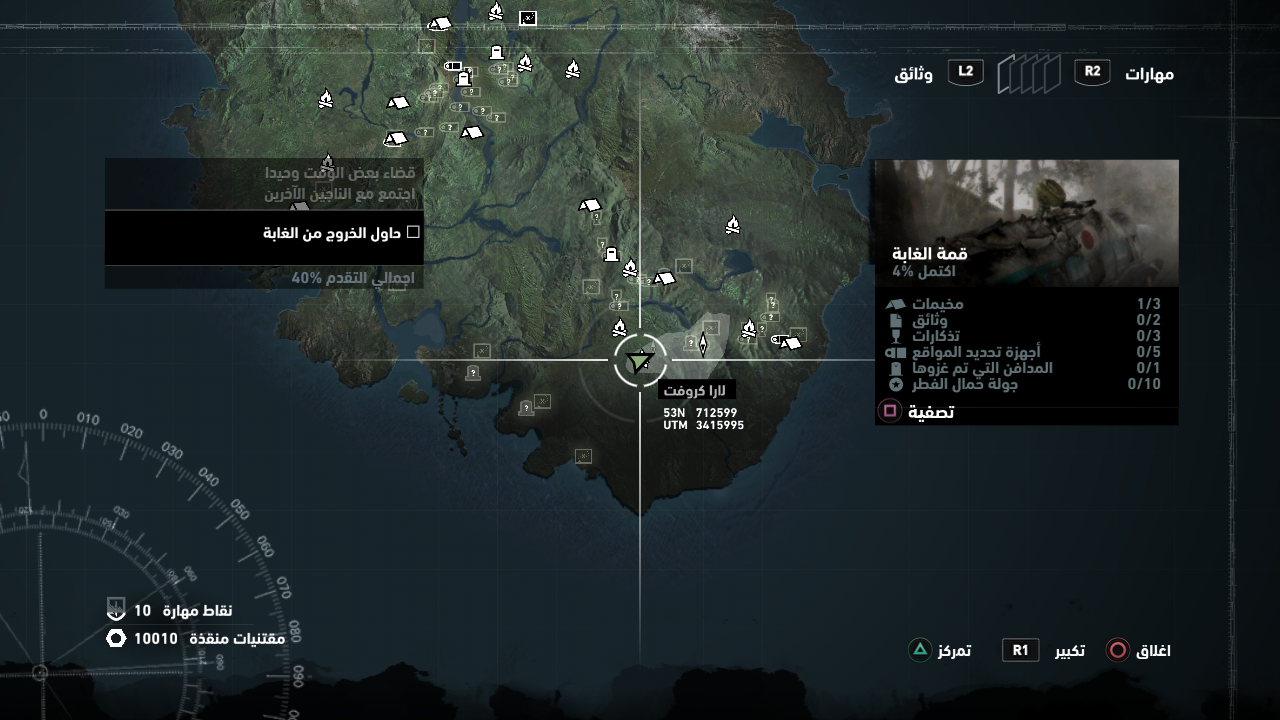Switch to the وثائق (documents) tab

tap(913, 74)
